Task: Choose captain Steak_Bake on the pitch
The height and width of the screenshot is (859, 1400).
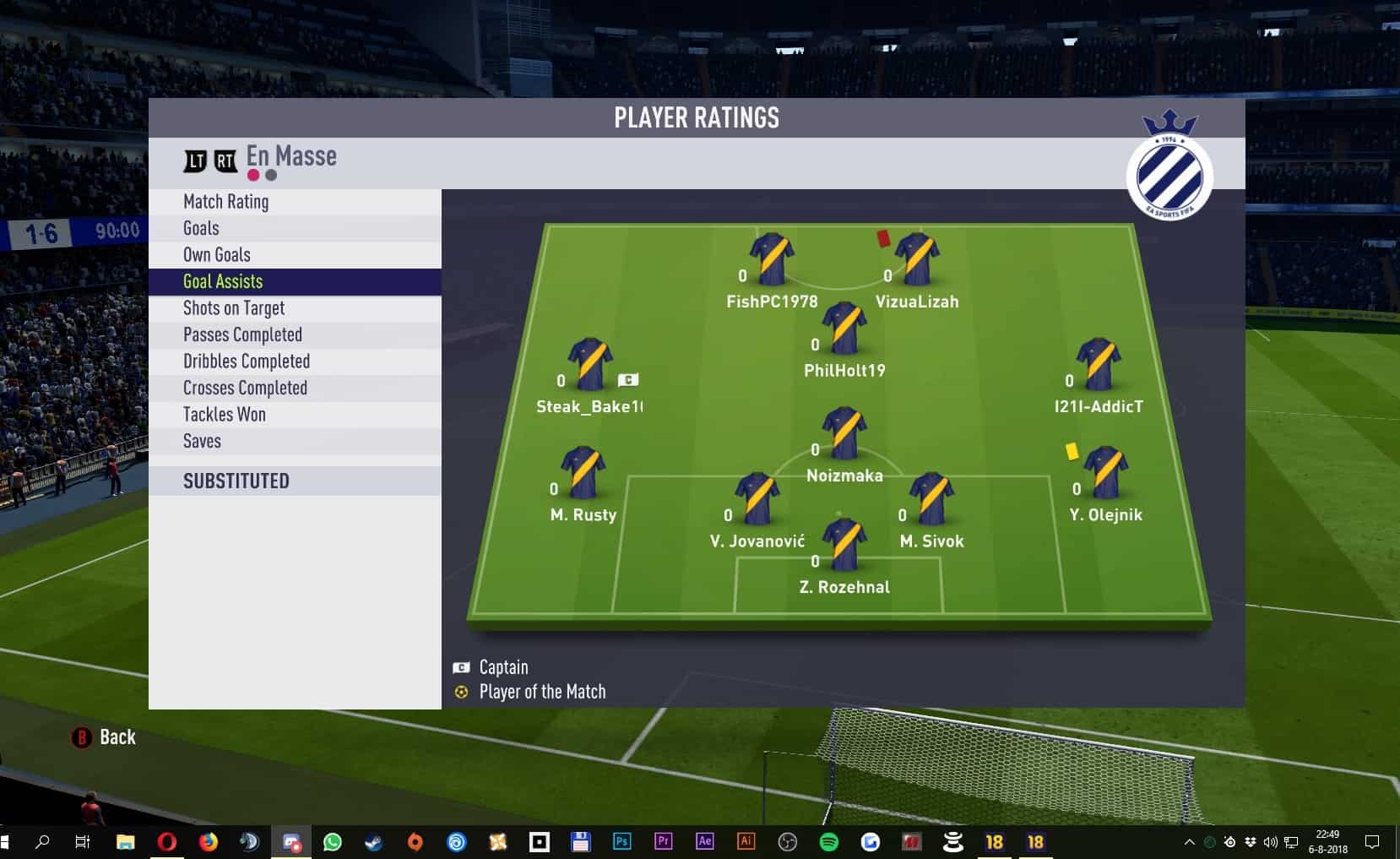Action: tap(589, 365)
